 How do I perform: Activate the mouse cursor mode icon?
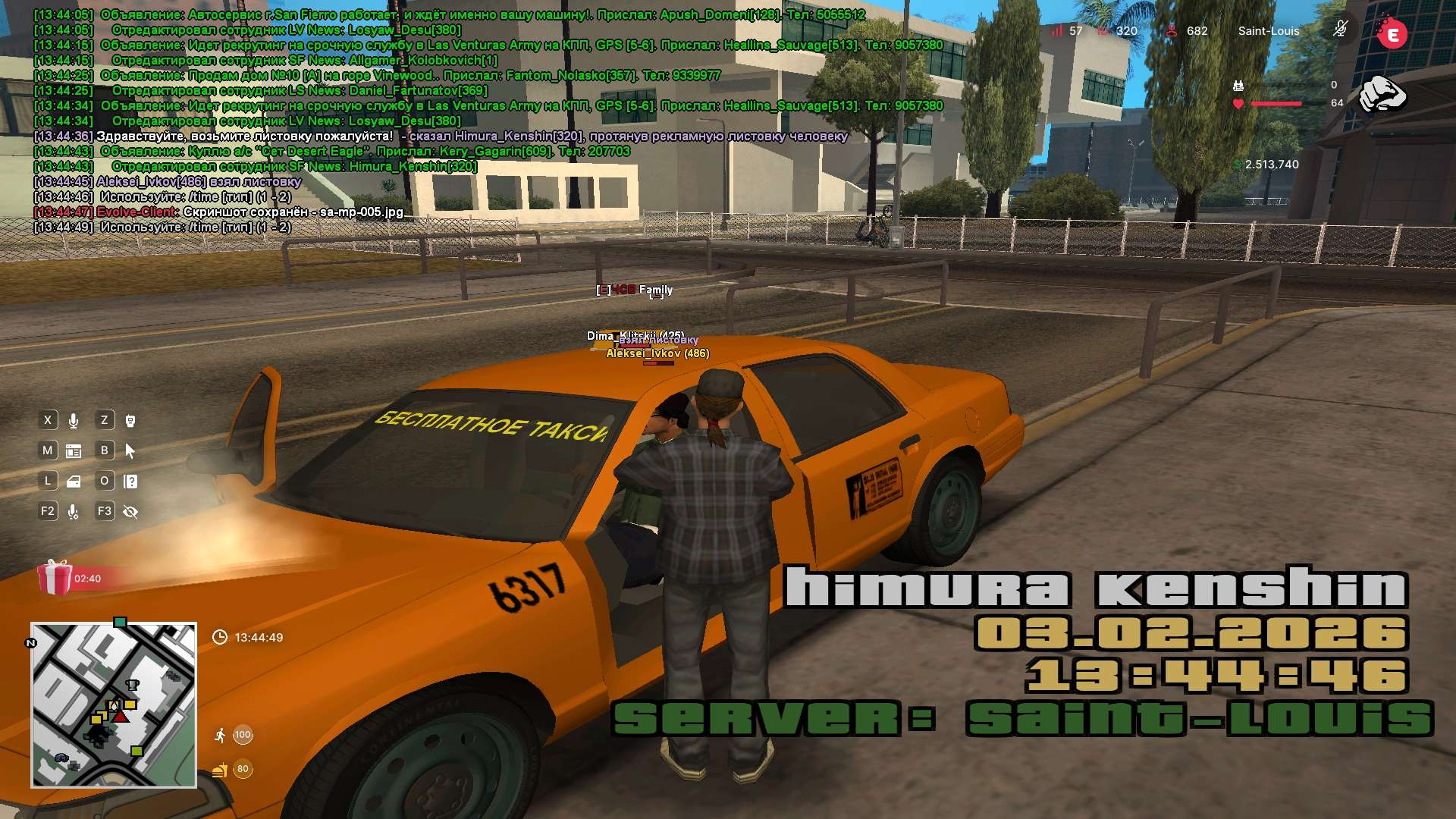pos(130,451)
